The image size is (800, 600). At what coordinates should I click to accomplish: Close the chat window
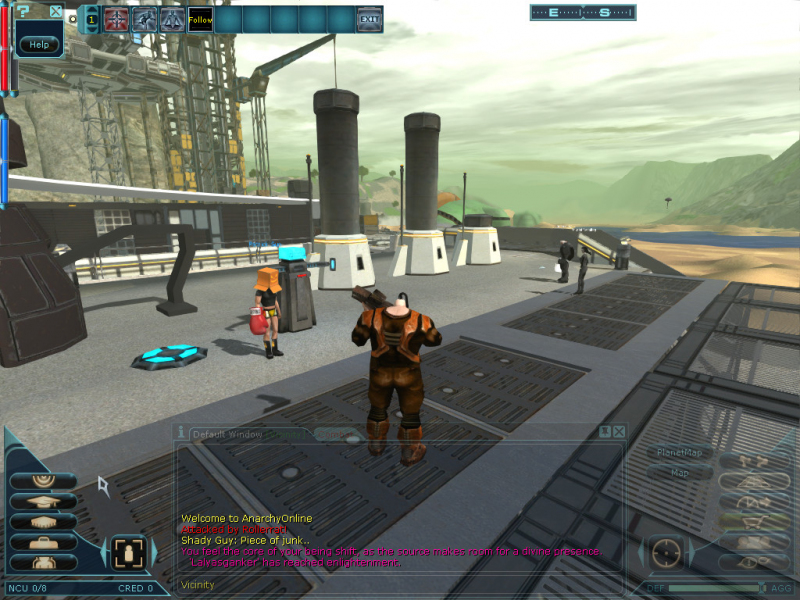pyautogui.click(x=620, y=431)
